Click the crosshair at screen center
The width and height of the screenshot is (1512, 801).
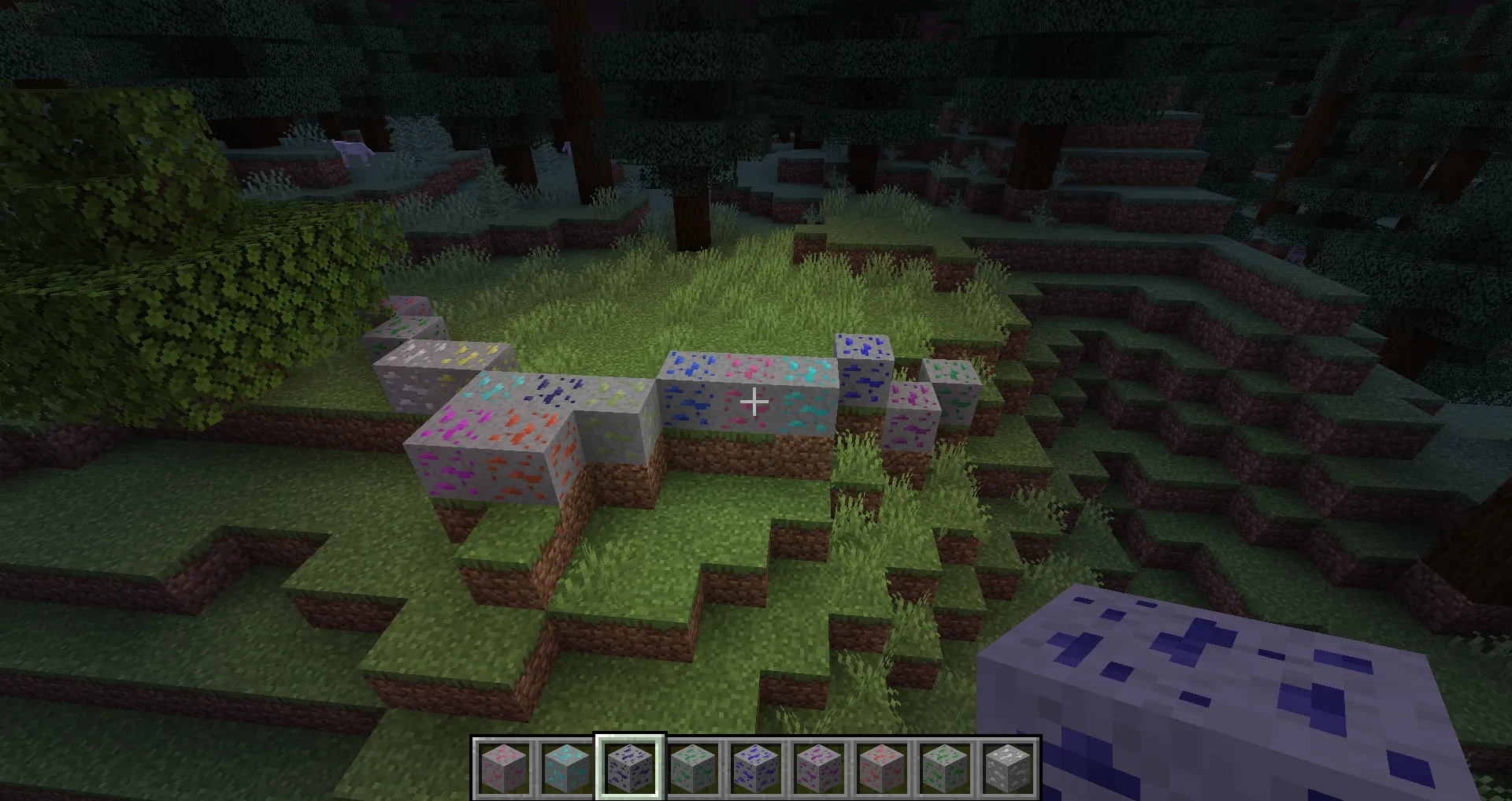tap(754, 401)
